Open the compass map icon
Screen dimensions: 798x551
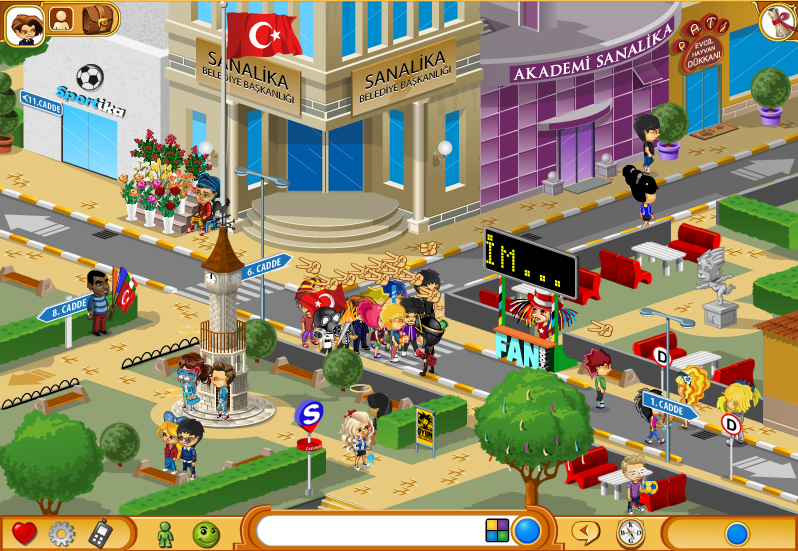(630, 532)
